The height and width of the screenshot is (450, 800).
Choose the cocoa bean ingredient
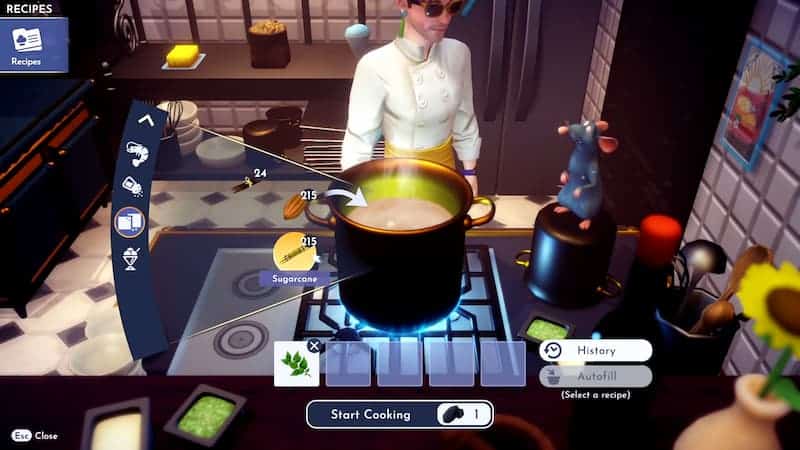point(295,206)
